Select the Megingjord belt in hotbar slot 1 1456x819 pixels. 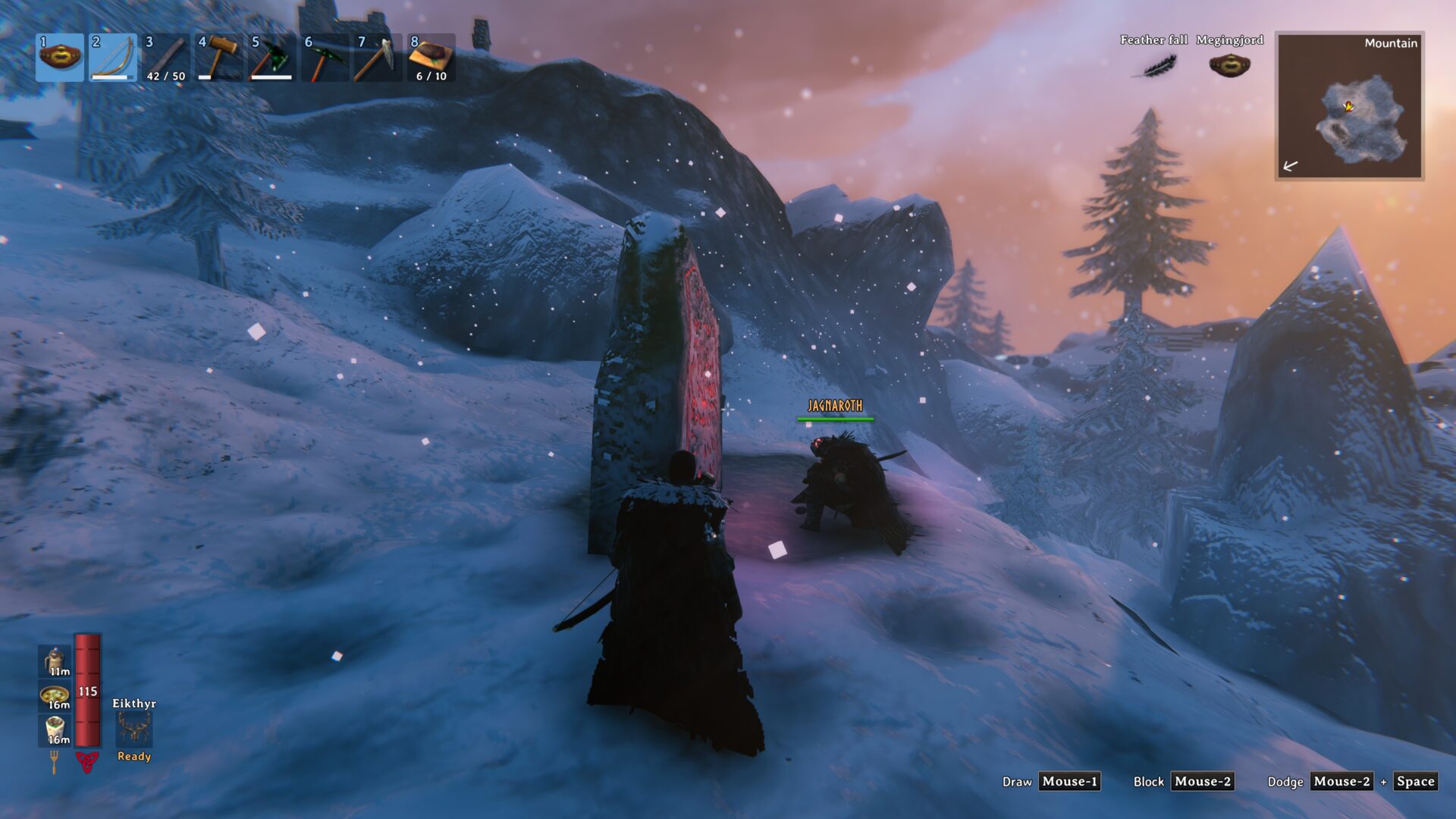(60, 58)
